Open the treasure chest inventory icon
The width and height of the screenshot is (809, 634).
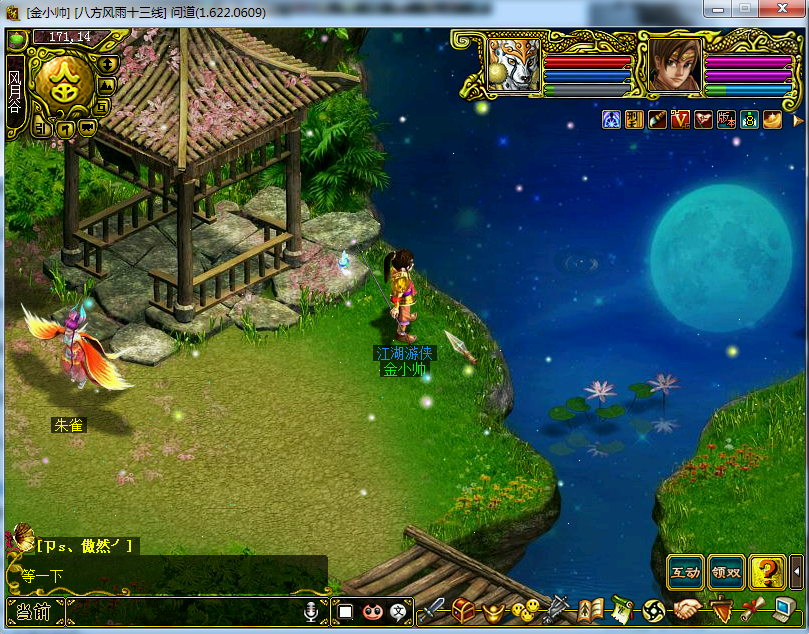point(464,609)
